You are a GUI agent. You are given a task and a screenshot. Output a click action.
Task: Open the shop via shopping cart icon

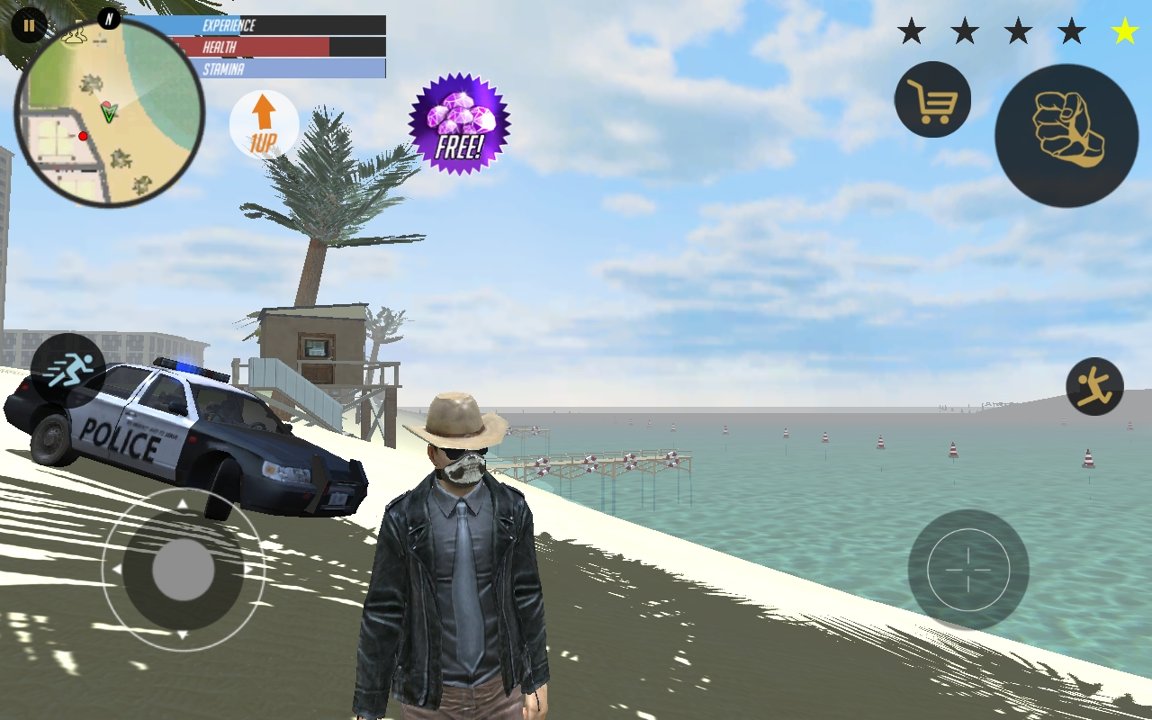coord(932,99)
